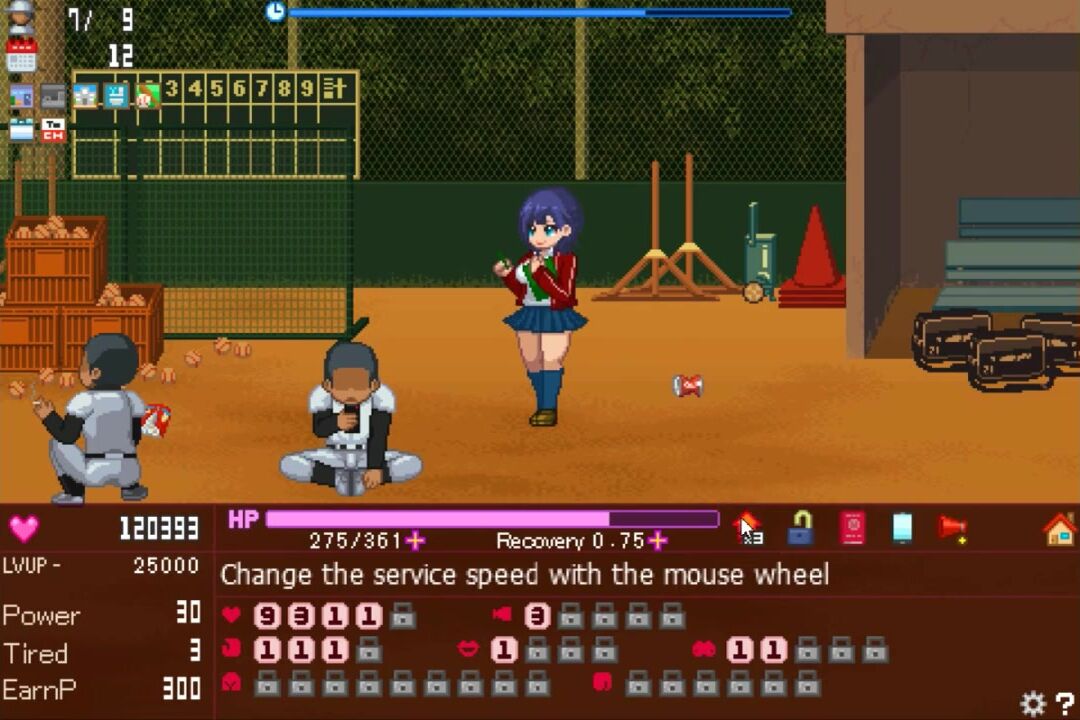
Task: Return home via the orange house icon
Action: point(1059,528)
